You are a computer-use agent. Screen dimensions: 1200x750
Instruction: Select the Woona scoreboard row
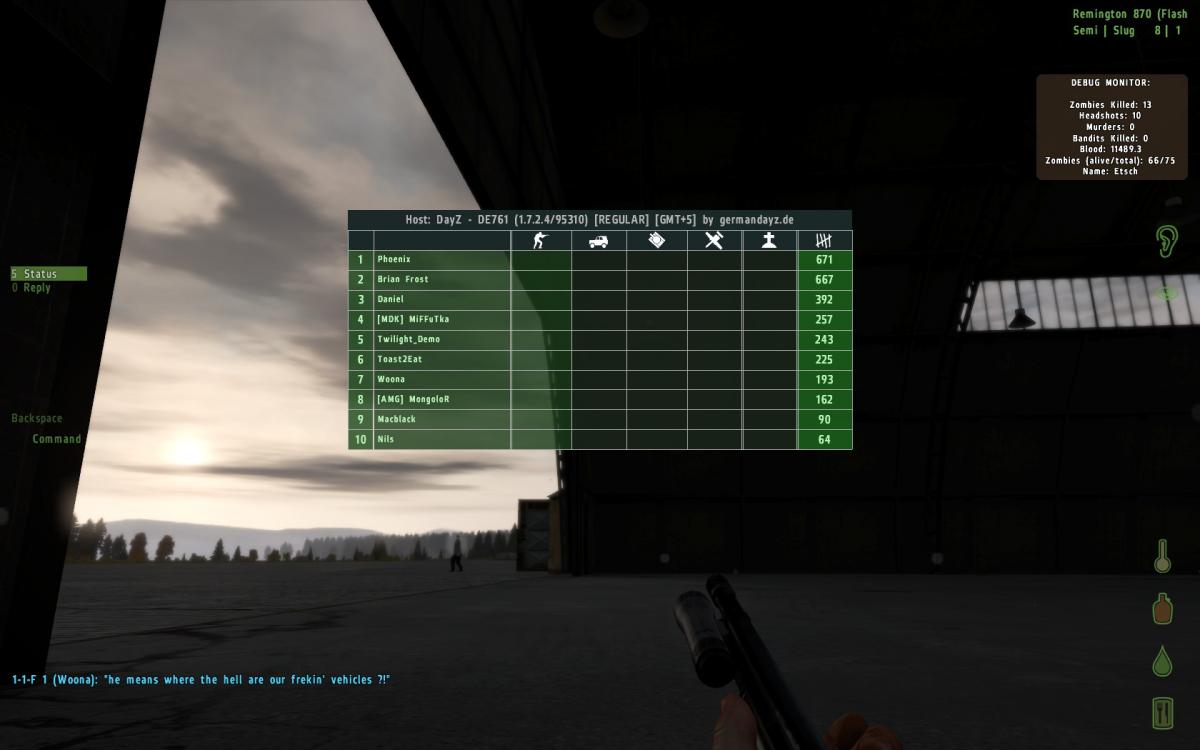click(x=390, y=380)
